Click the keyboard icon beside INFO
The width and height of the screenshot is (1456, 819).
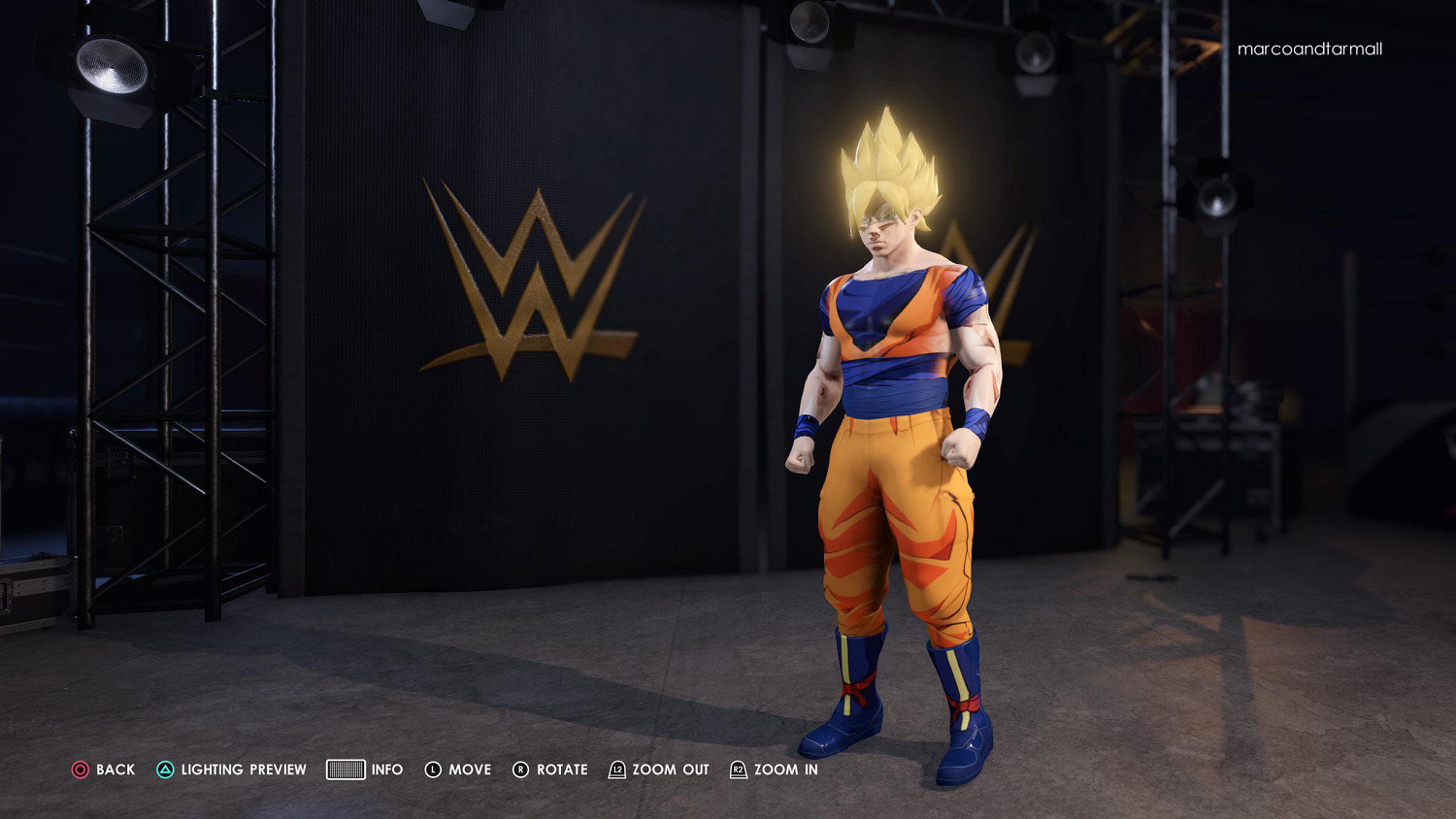click(x=346, y=770)
